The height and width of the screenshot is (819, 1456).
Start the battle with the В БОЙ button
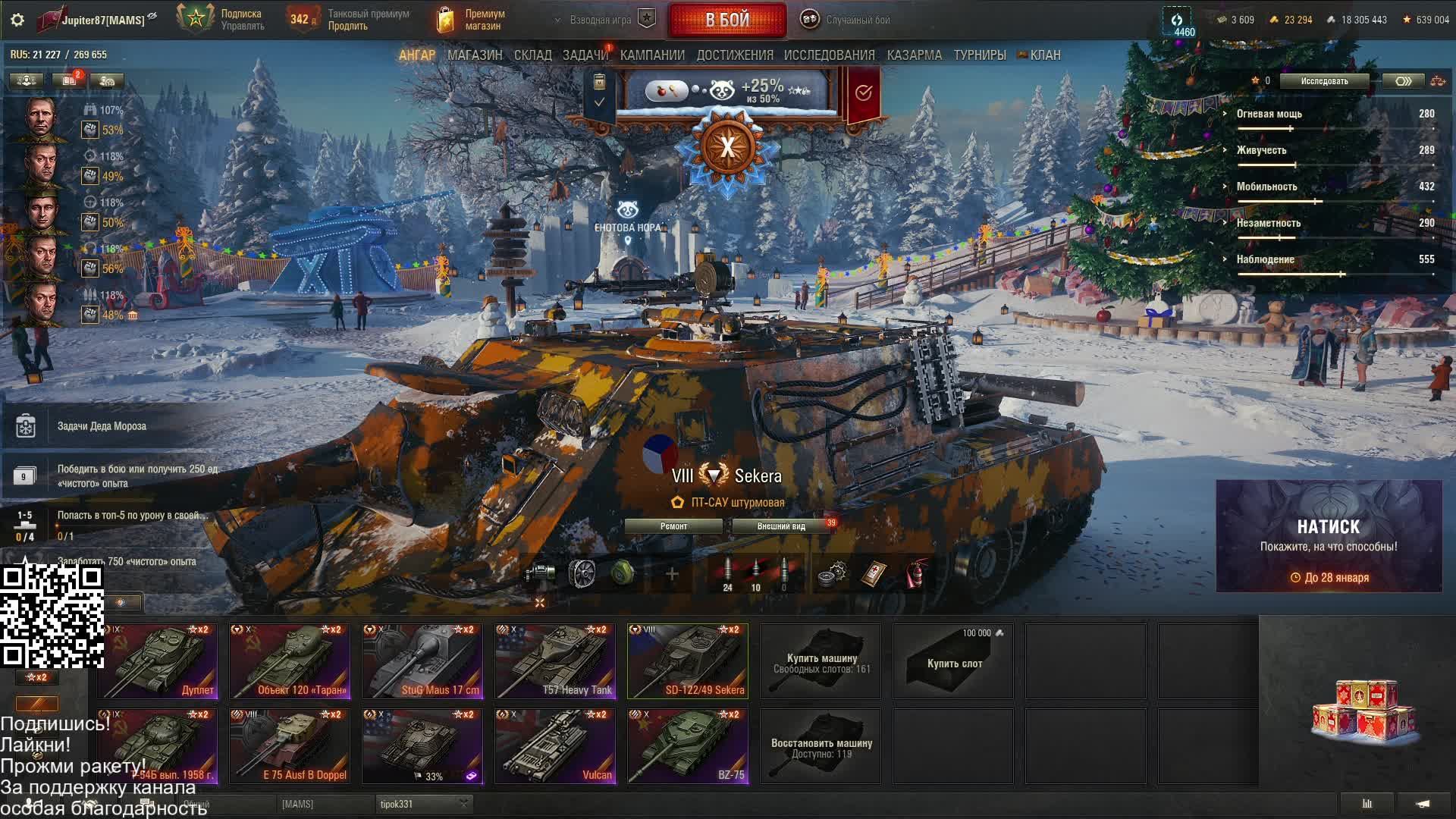726,20
